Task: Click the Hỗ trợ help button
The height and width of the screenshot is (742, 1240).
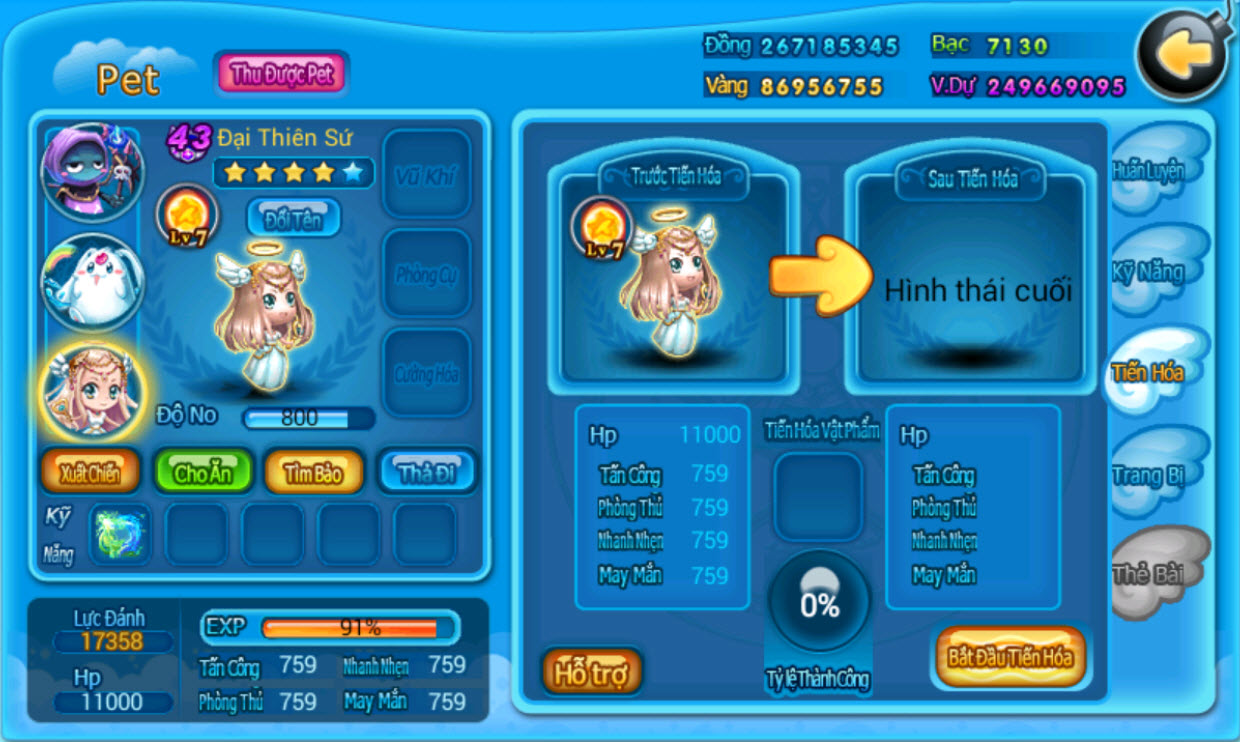Action: click(592, 672)
